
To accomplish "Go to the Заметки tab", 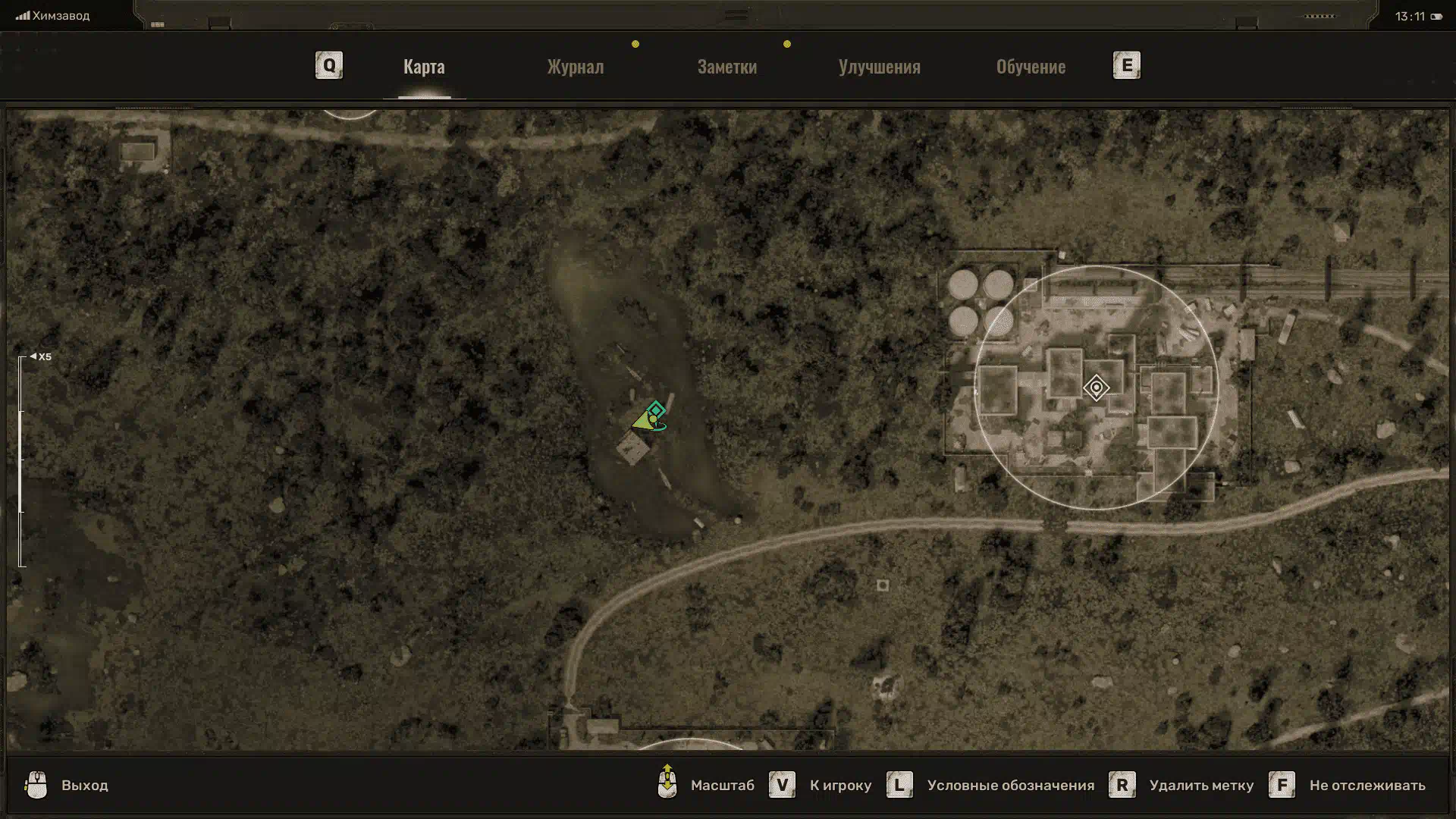I will pyautogui.click(x=726, y=67).
